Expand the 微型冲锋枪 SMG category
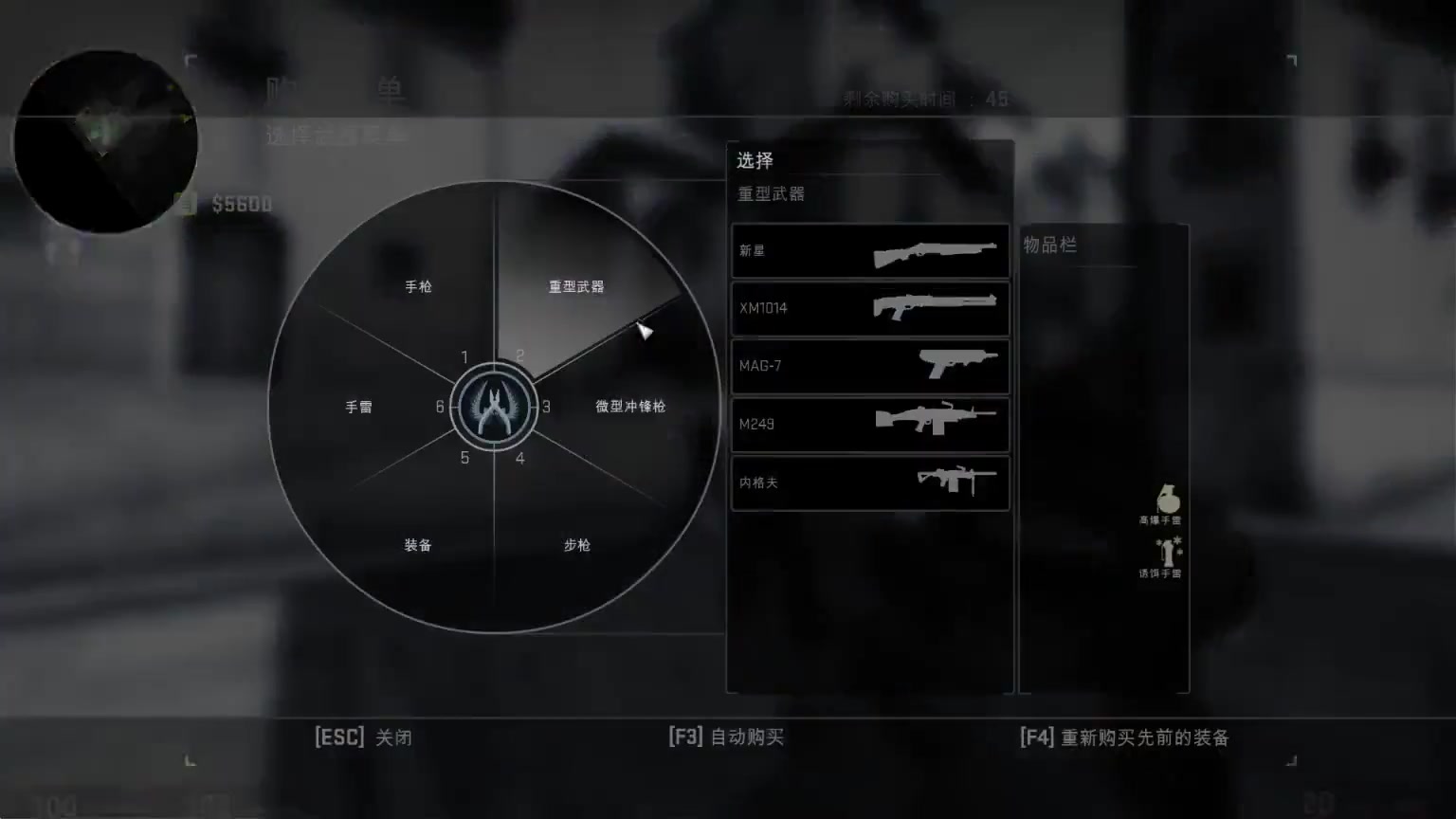1456x819 pixels. point(628,406)
